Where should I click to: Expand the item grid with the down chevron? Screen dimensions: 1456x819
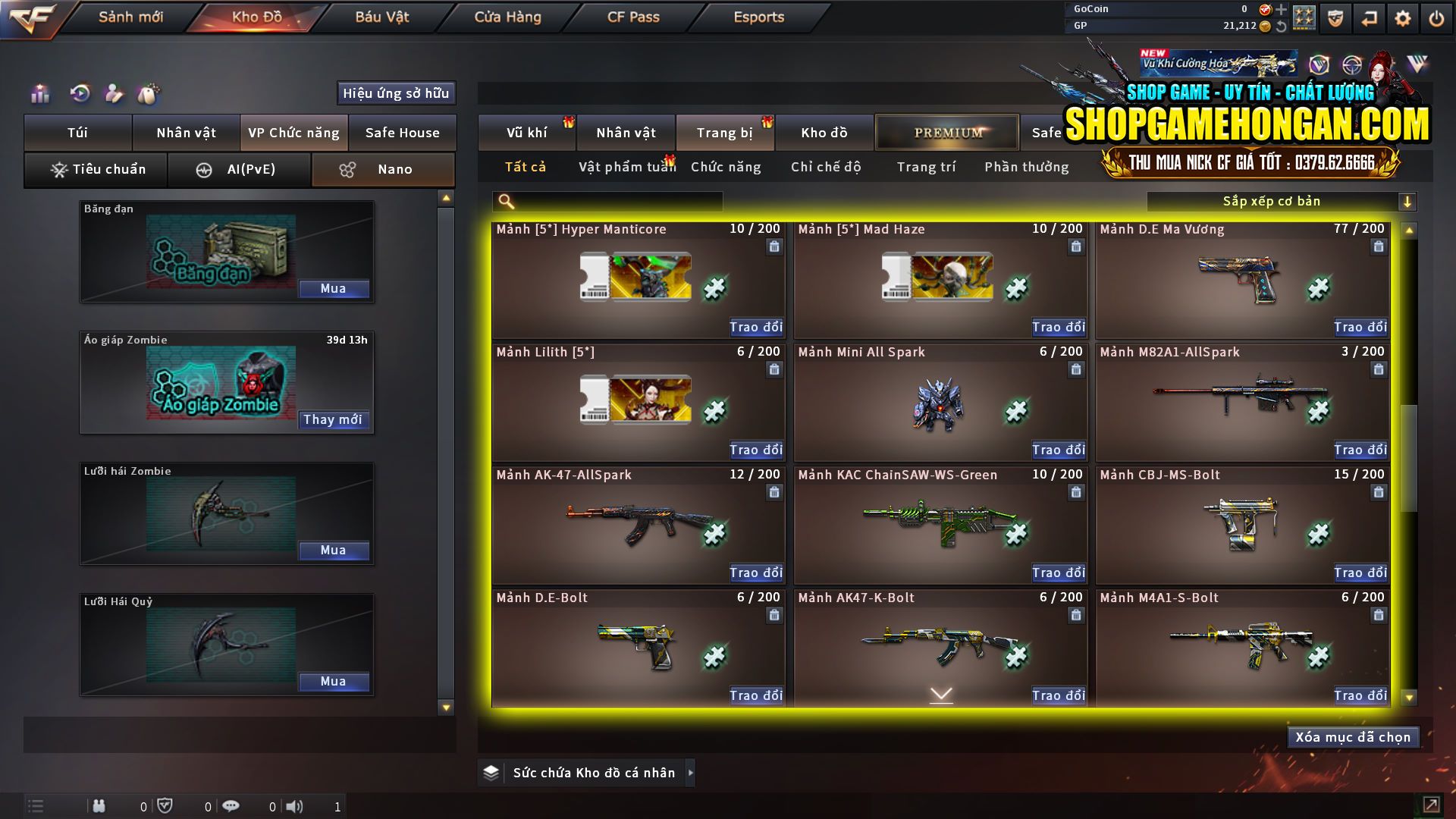(940, 694)
